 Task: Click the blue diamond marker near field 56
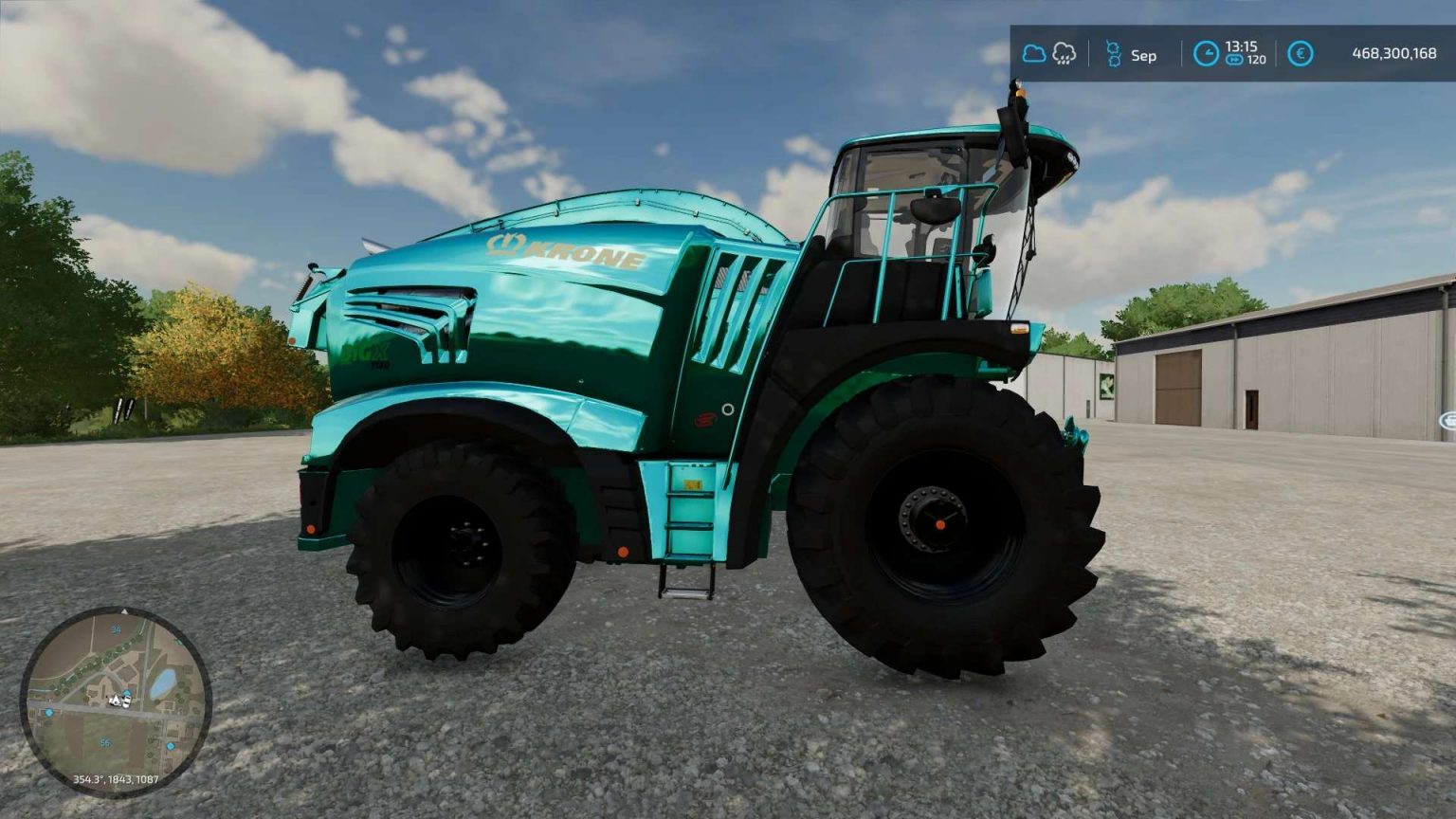pyautogui.click(x=170, y=747)
